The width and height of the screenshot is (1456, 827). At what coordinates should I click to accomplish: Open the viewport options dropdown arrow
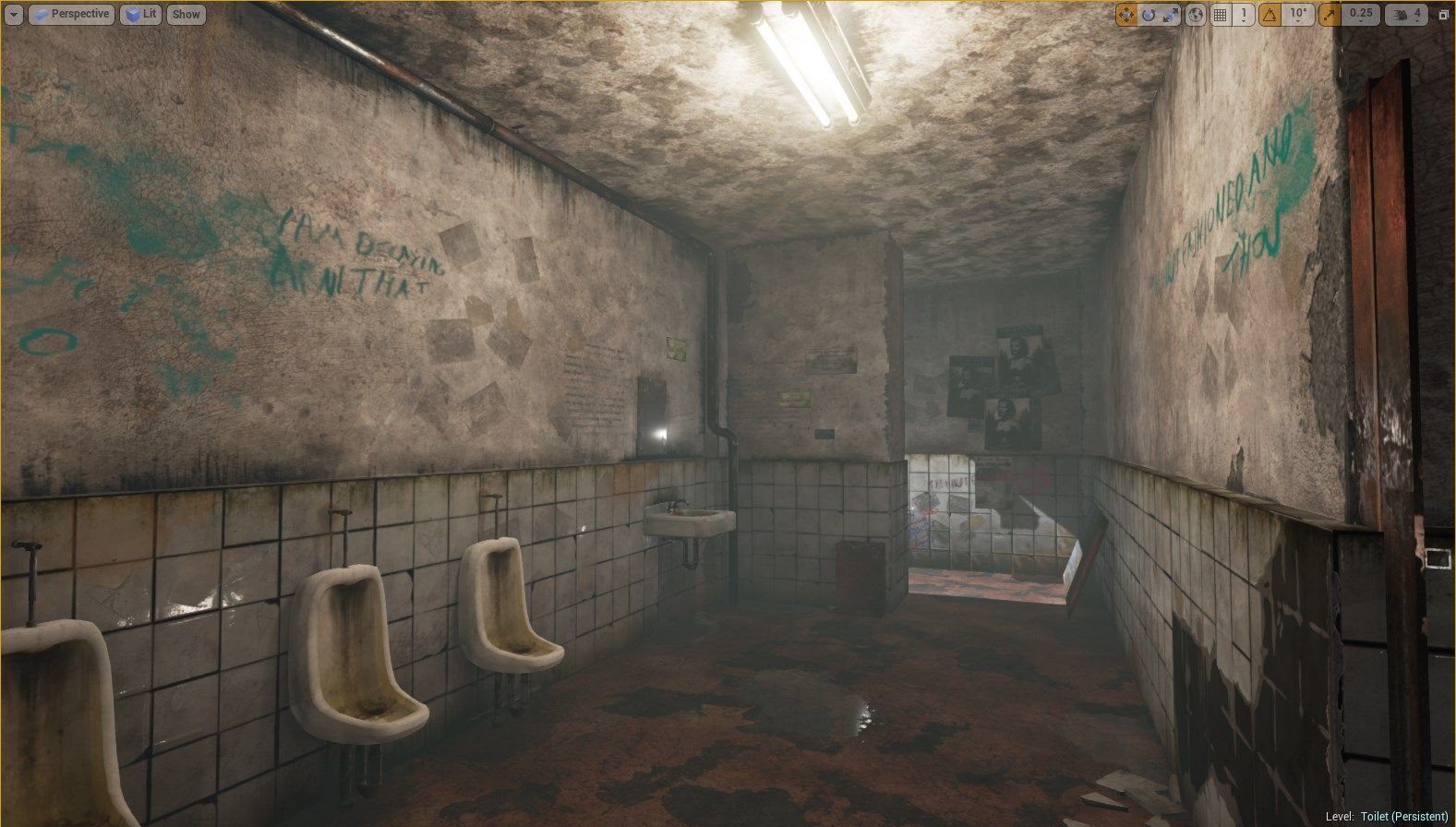[x=14, y=15]
